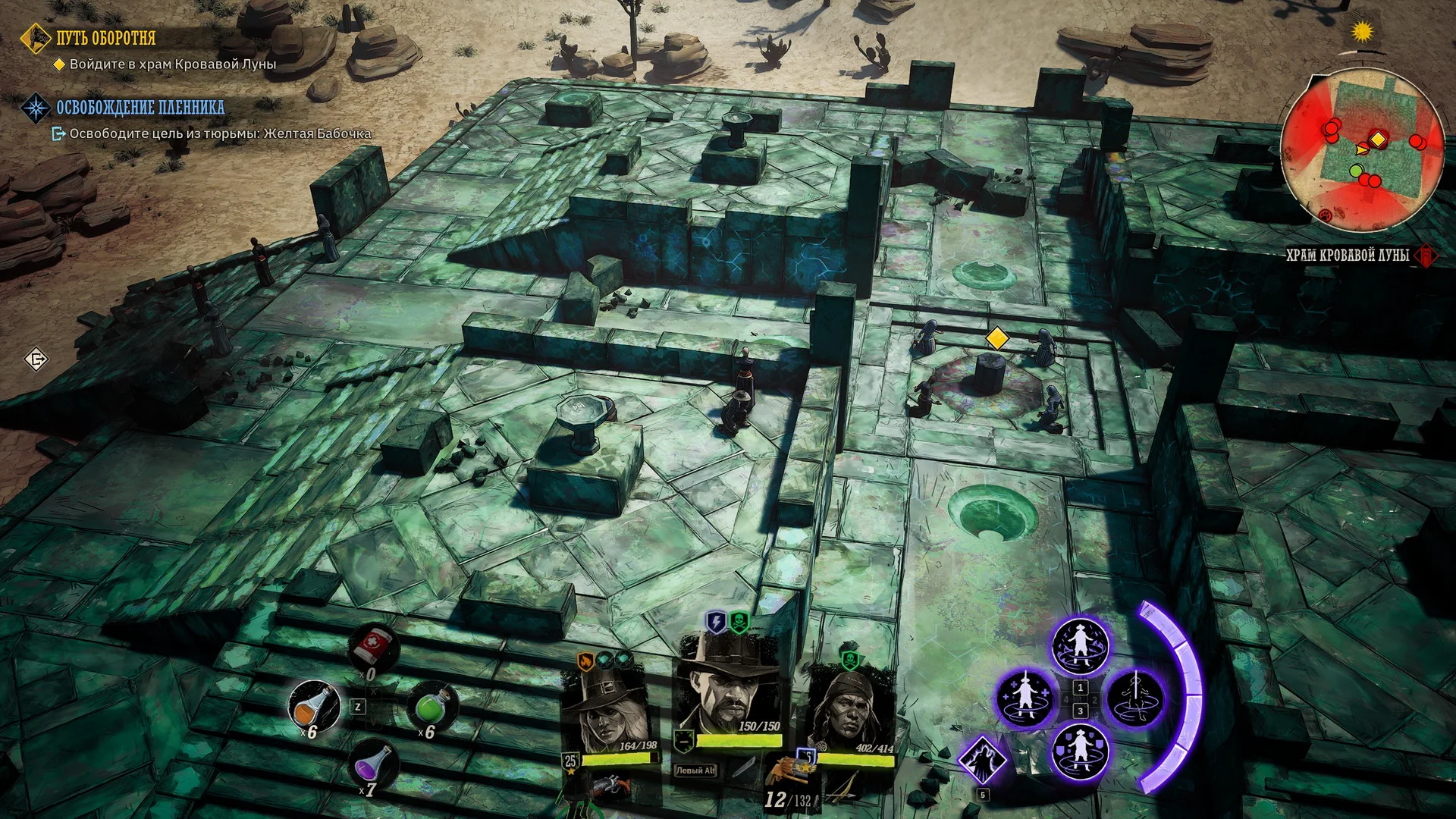The width and height of the screenshot is (1456, 819).
Task: Open the circular minimap
Action: point(1362,148)
